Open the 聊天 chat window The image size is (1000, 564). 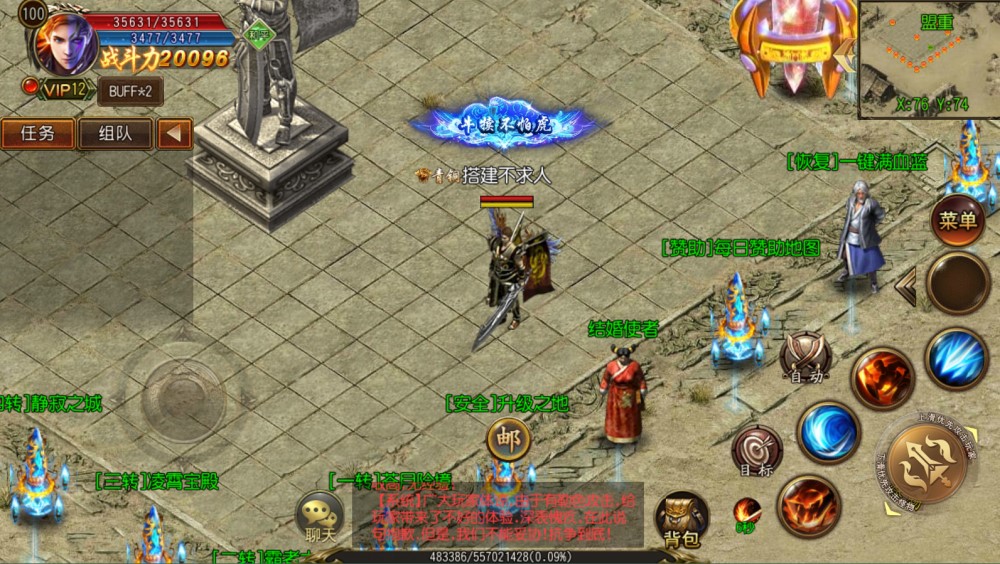321,517
